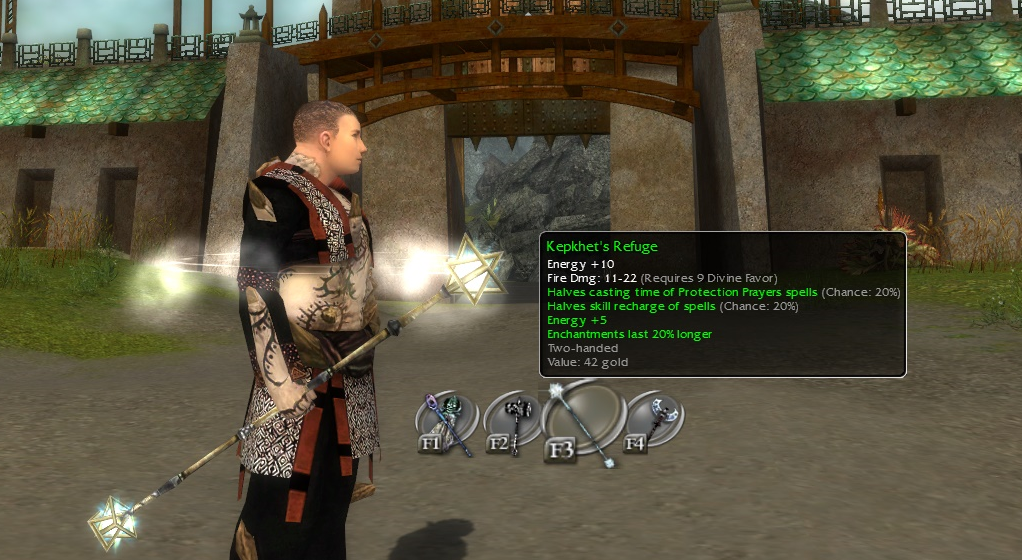Select the F1 wand and focus weapon set
Viewport: 1022px width, 560px height.
pyautogui.click(x=446, y=422)
